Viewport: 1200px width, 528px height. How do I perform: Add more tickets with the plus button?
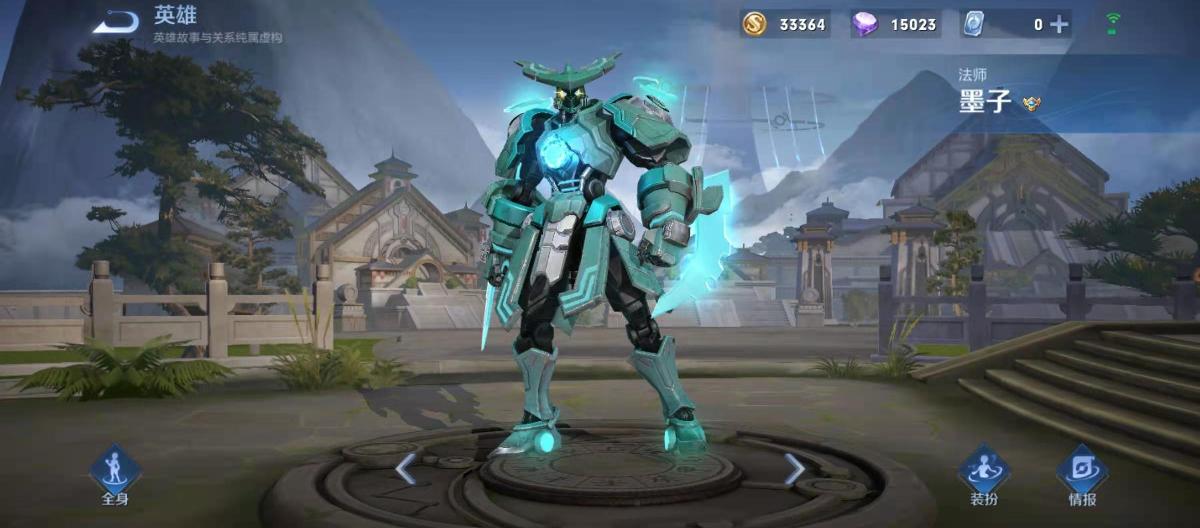[x=1059, y=24]
